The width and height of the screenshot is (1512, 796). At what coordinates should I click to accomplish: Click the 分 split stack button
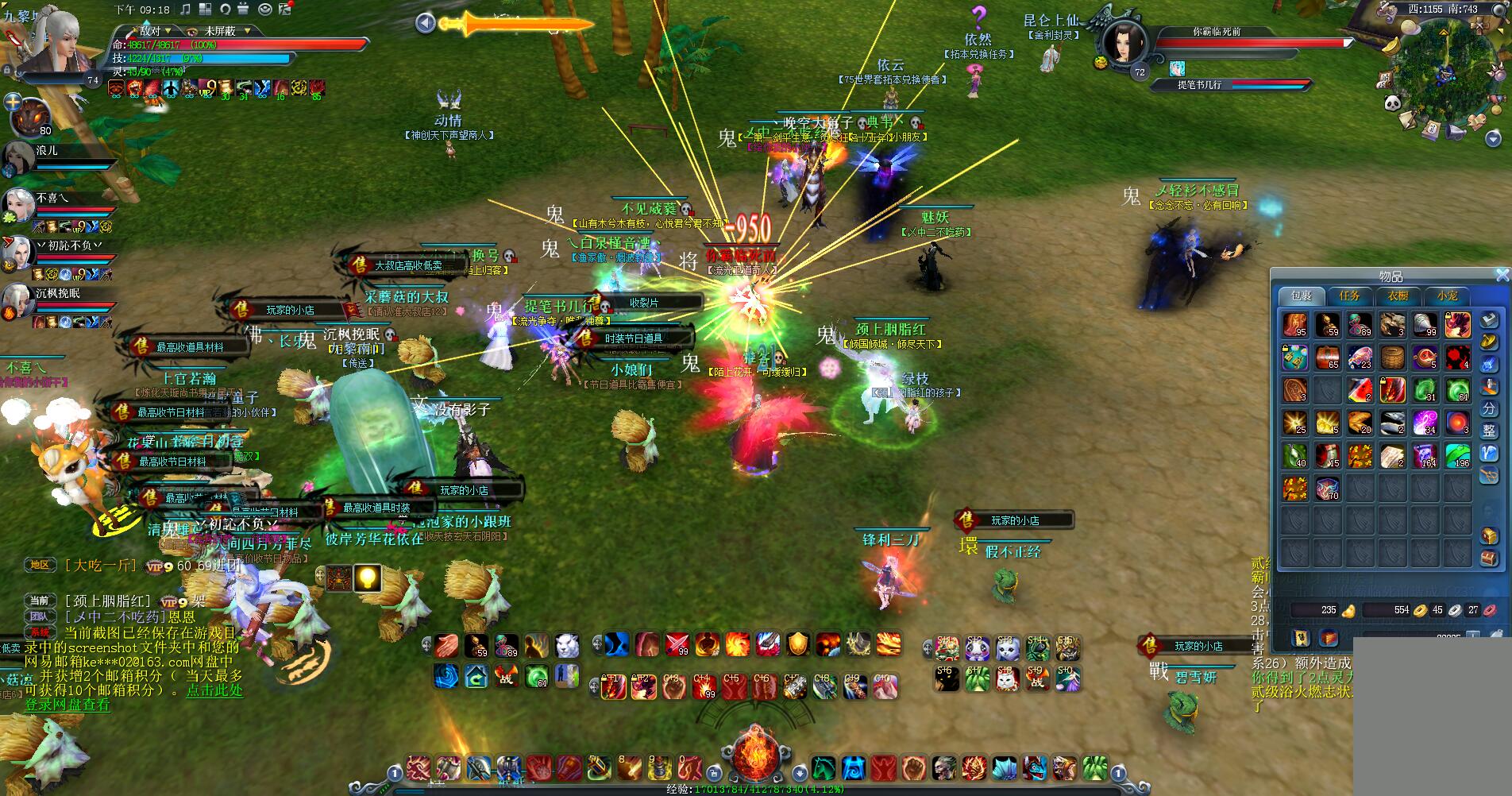point(1489,408)
